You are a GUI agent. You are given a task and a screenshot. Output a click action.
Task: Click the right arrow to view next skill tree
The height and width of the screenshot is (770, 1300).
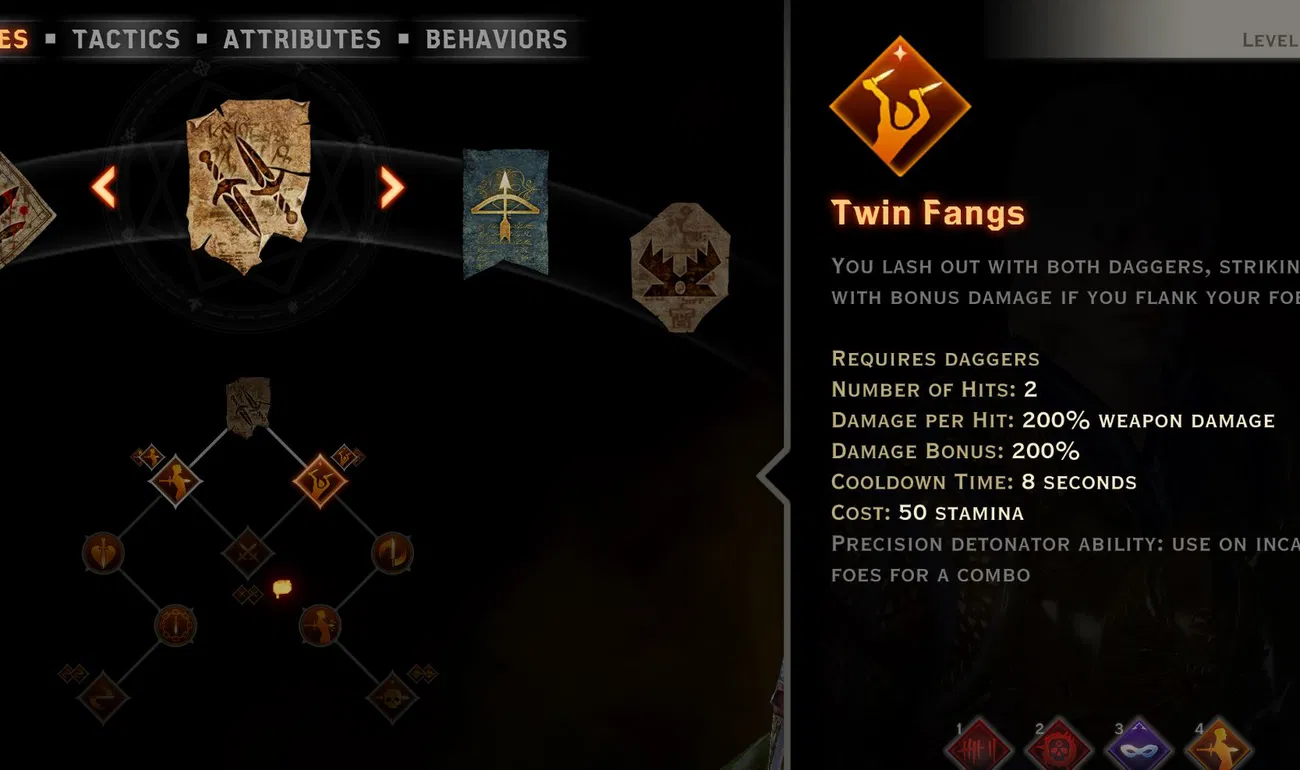[388, 186]
